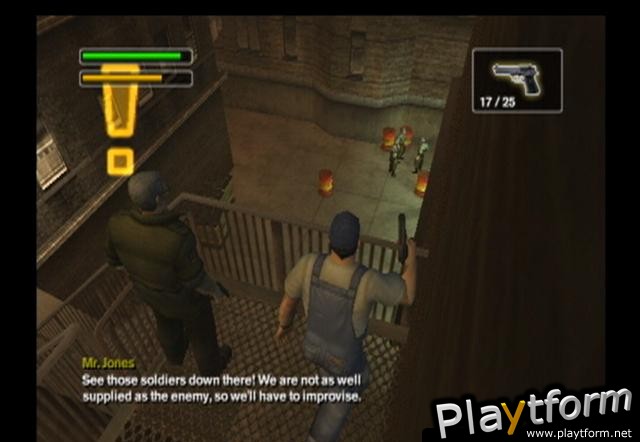Open the Playtform watermark logo
Viewport: 640px width, 442px height.
coord(532,412)
